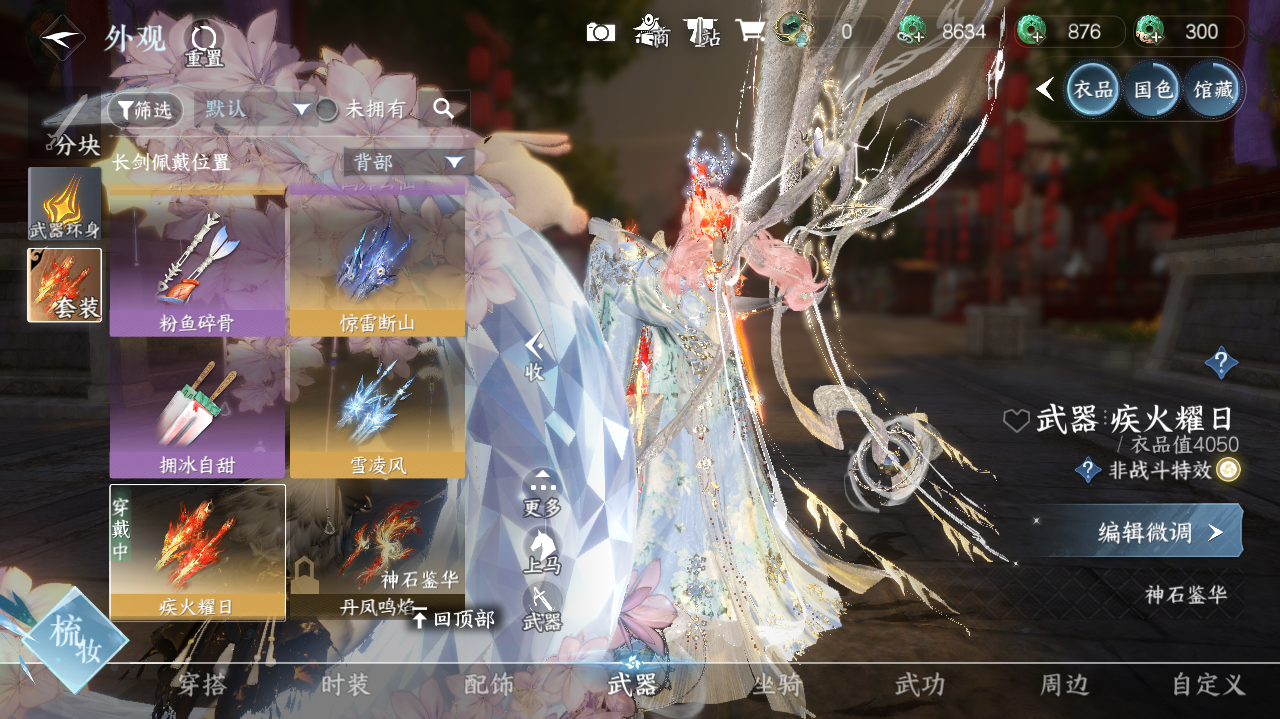Viewport: 1280px width, 719px height.
Task: Pick the 拥冰自甜 weapon skin
Action: [197, 410]
